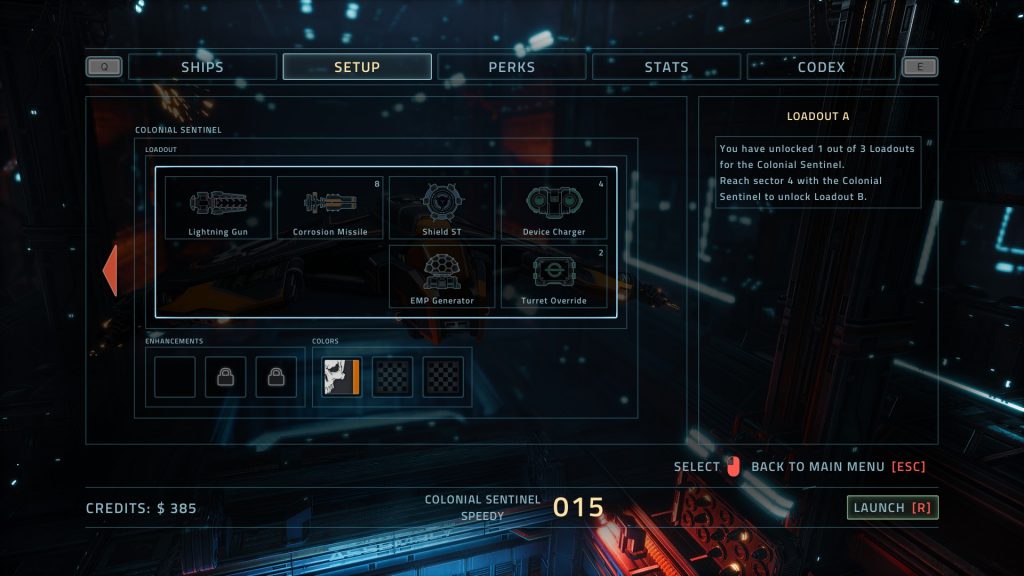The height and width of the screenshot is (576, 1024).
Task: Select the Lightning Gun slot
Action: point(218,208)
